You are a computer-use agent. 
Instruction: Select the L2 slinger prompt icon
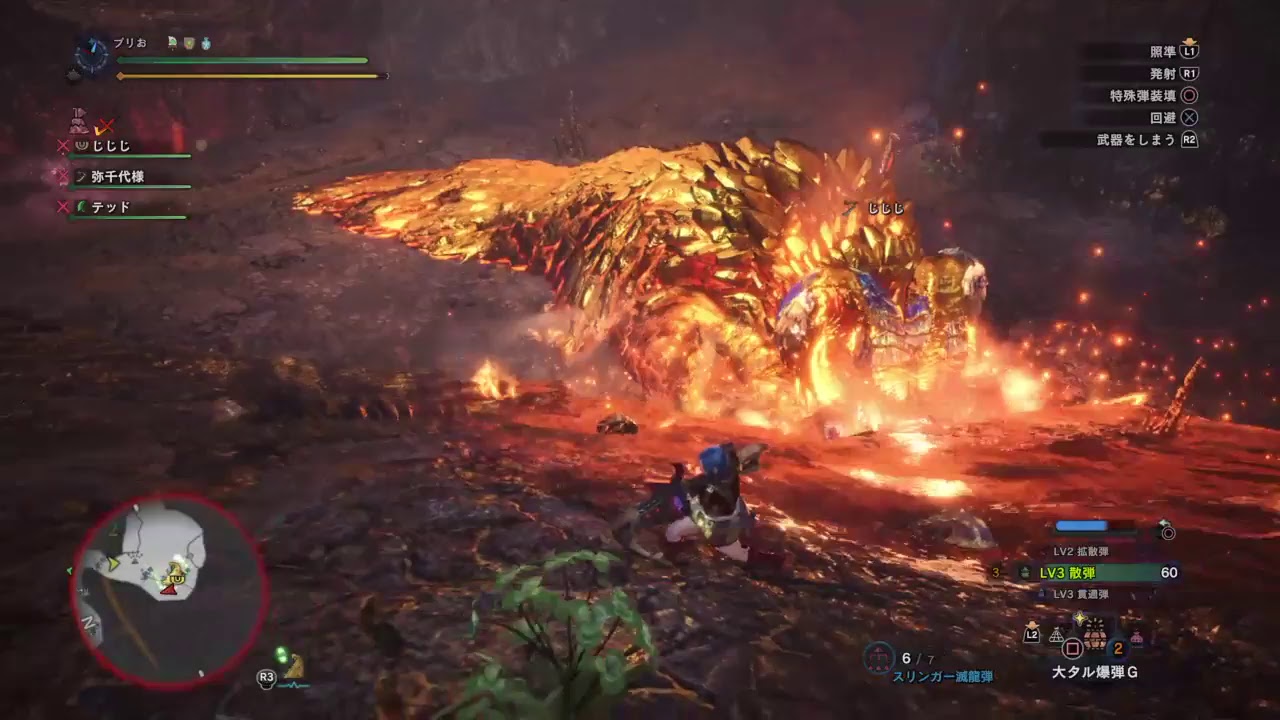tap(1032, 634)
